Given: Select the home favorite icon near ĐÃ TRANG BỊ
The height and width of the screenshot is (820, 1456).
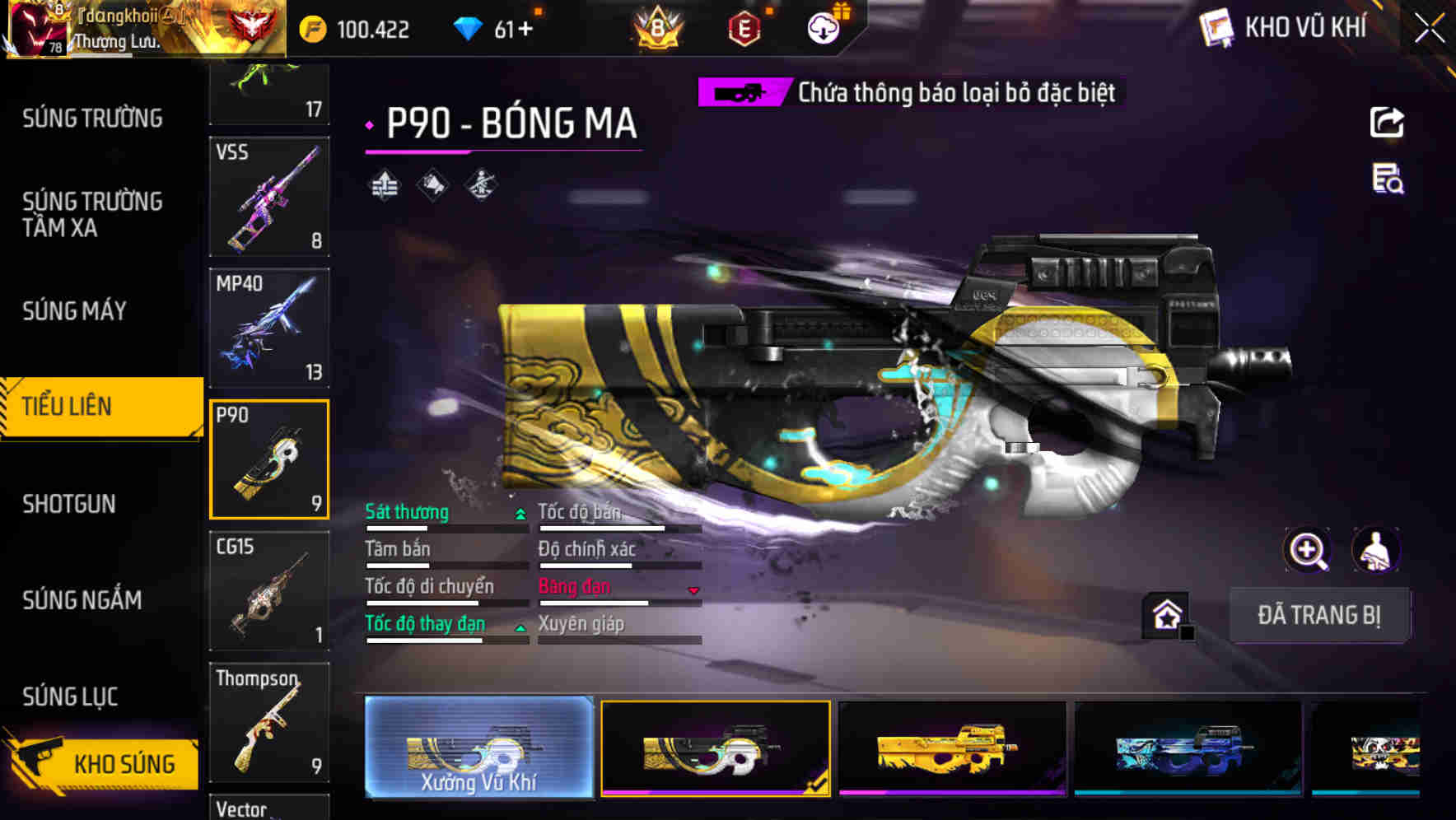Looking at the screenshot, I should click(1166, 614).
